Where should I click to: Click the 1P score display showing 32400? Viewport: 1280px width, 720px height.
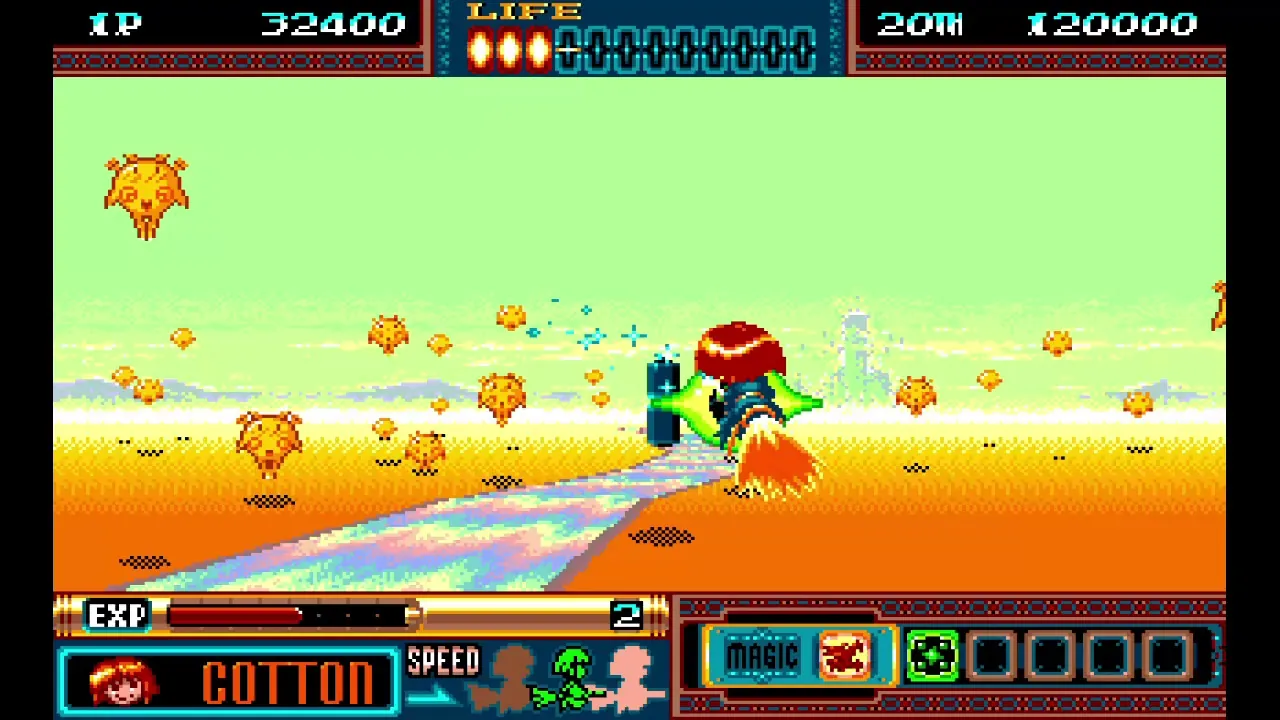click(x=333, y=24)
